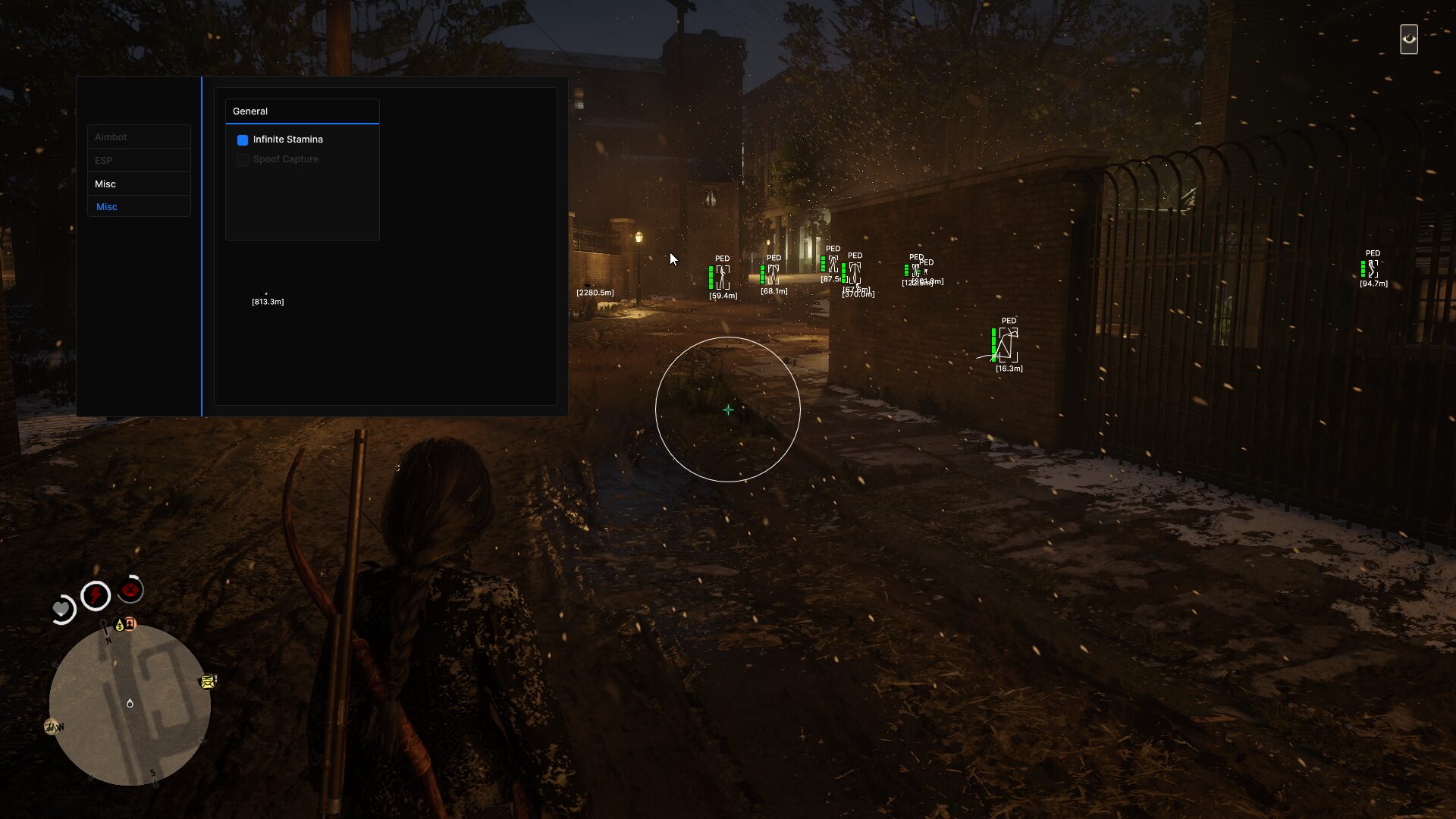The image size is (1456, 819).
Task: Click the red Dead Eye core icon
Action: [131, 589]
